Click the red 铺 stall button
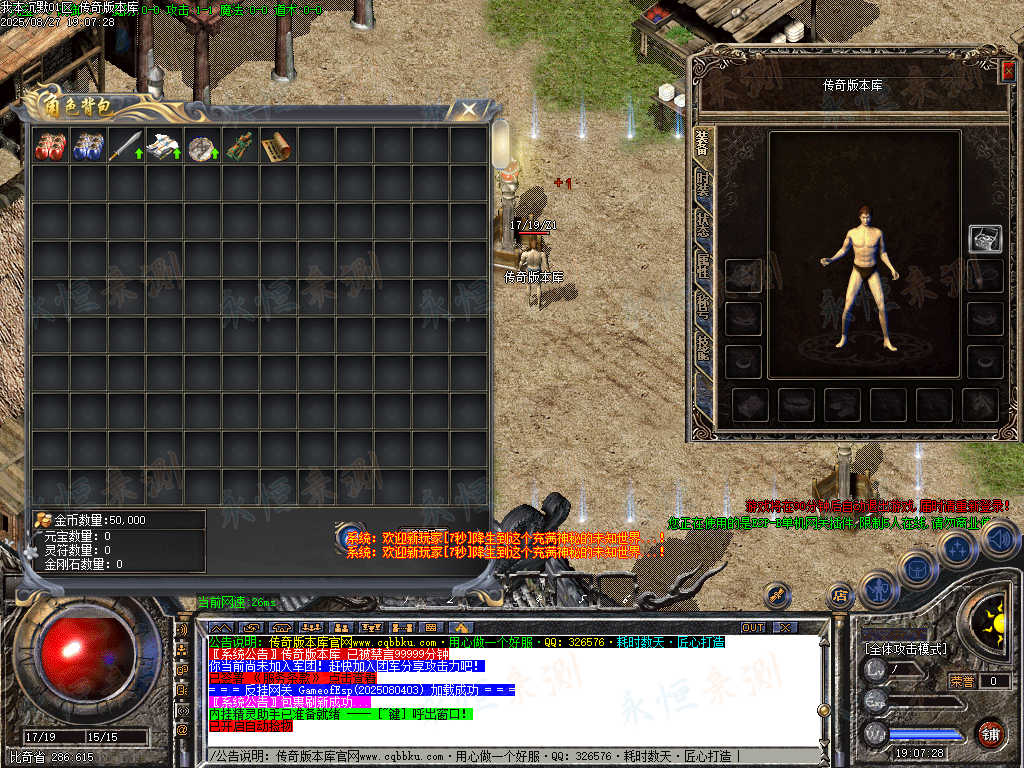The width and height of the screenshot is (1024, 768). pyautogui.click(x=990, y=734)
